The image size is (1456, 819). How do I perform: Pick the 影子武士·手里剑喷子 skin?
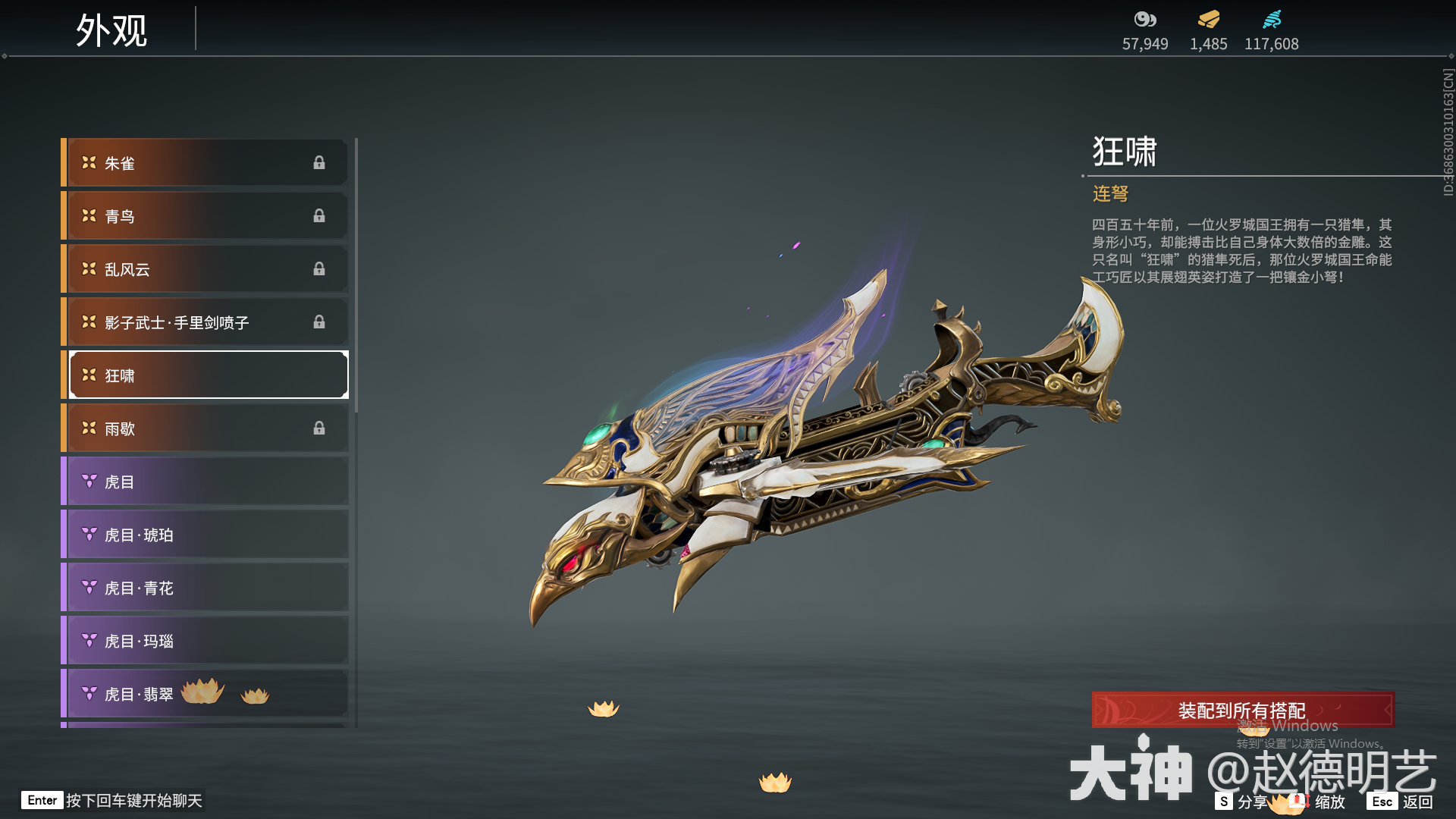[206, 322]
